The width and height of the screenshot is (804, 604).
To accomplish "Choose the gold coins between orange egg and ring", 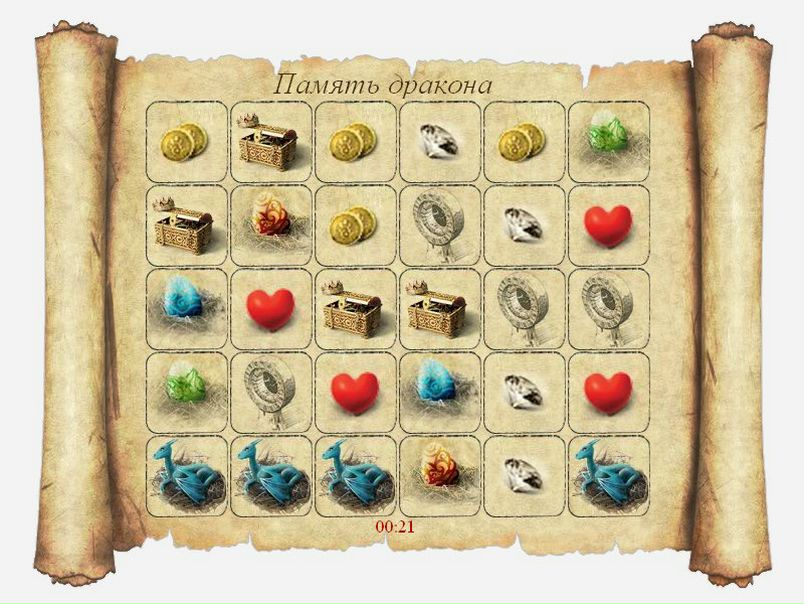I will (x=355, y=225).
